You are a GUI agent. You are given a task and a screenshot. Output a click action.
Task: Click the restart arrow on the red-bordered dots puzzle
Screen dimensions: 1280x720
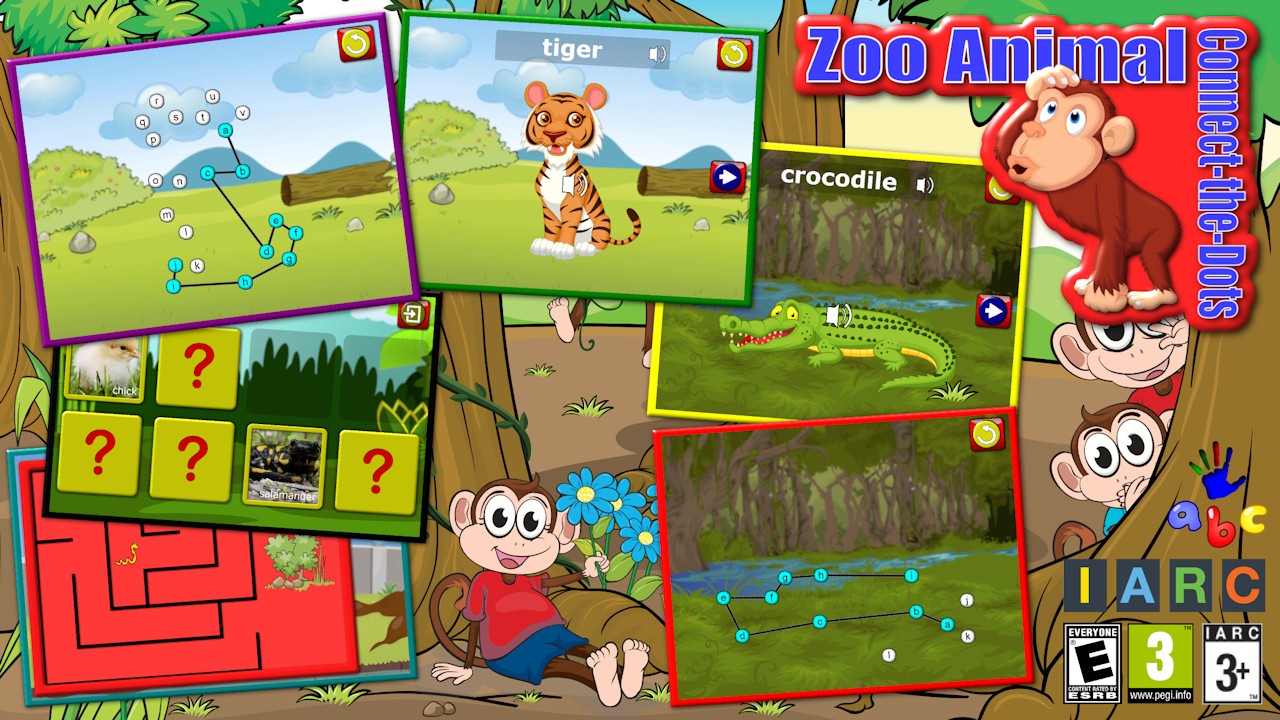point(988,433)
